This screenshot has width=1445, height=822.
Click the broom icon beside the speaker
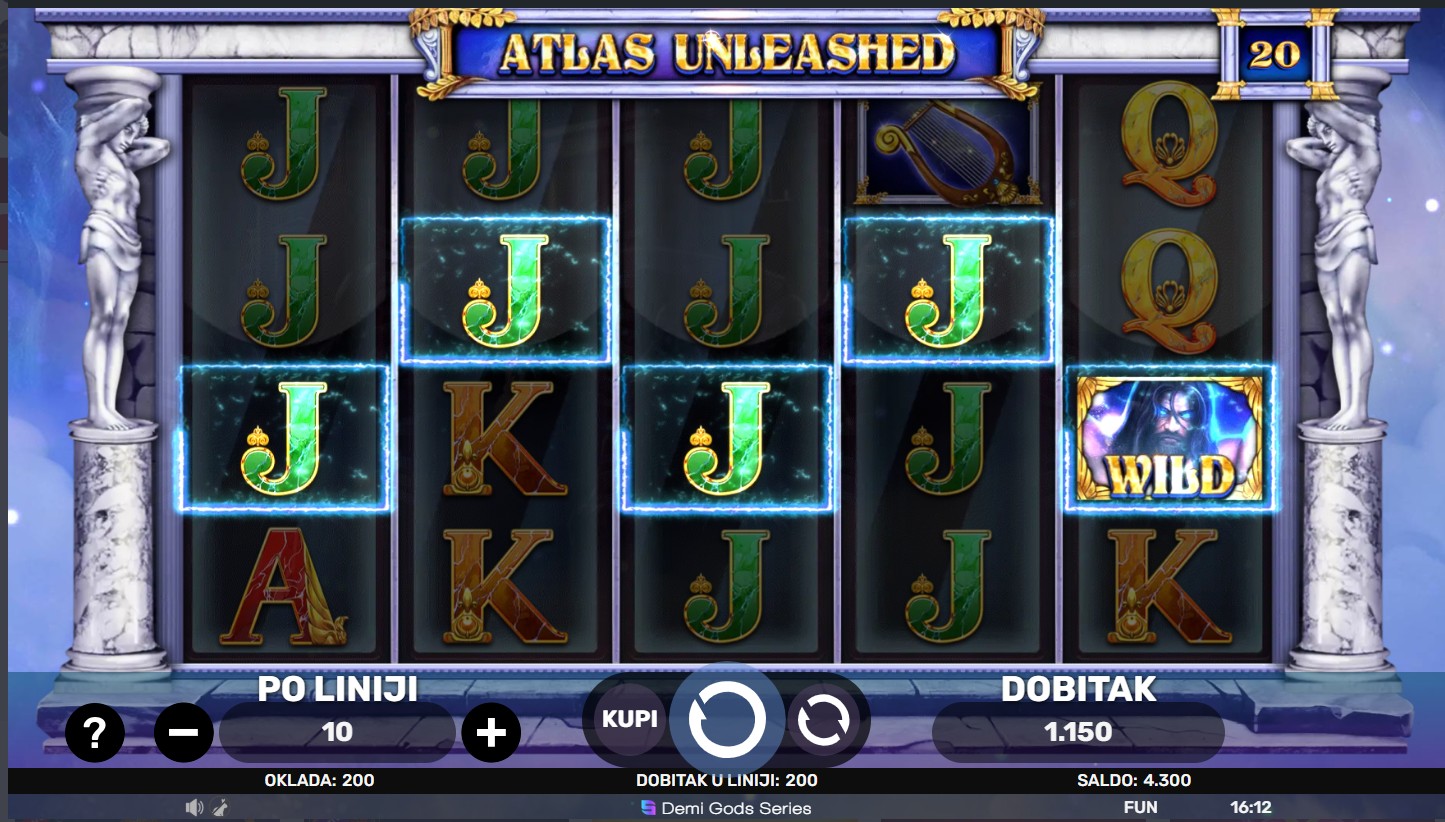pyautogui.click(x=219, y=808)
